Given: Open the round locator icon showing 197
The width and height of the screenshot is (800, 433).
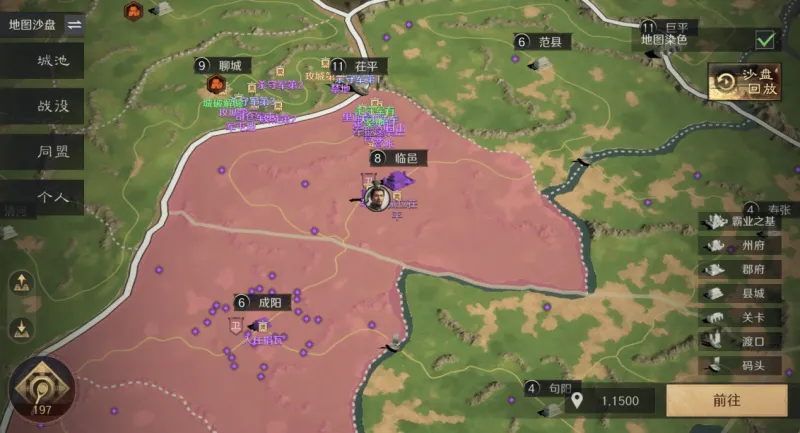Looking at the screenshot, I should coord(41,386).
